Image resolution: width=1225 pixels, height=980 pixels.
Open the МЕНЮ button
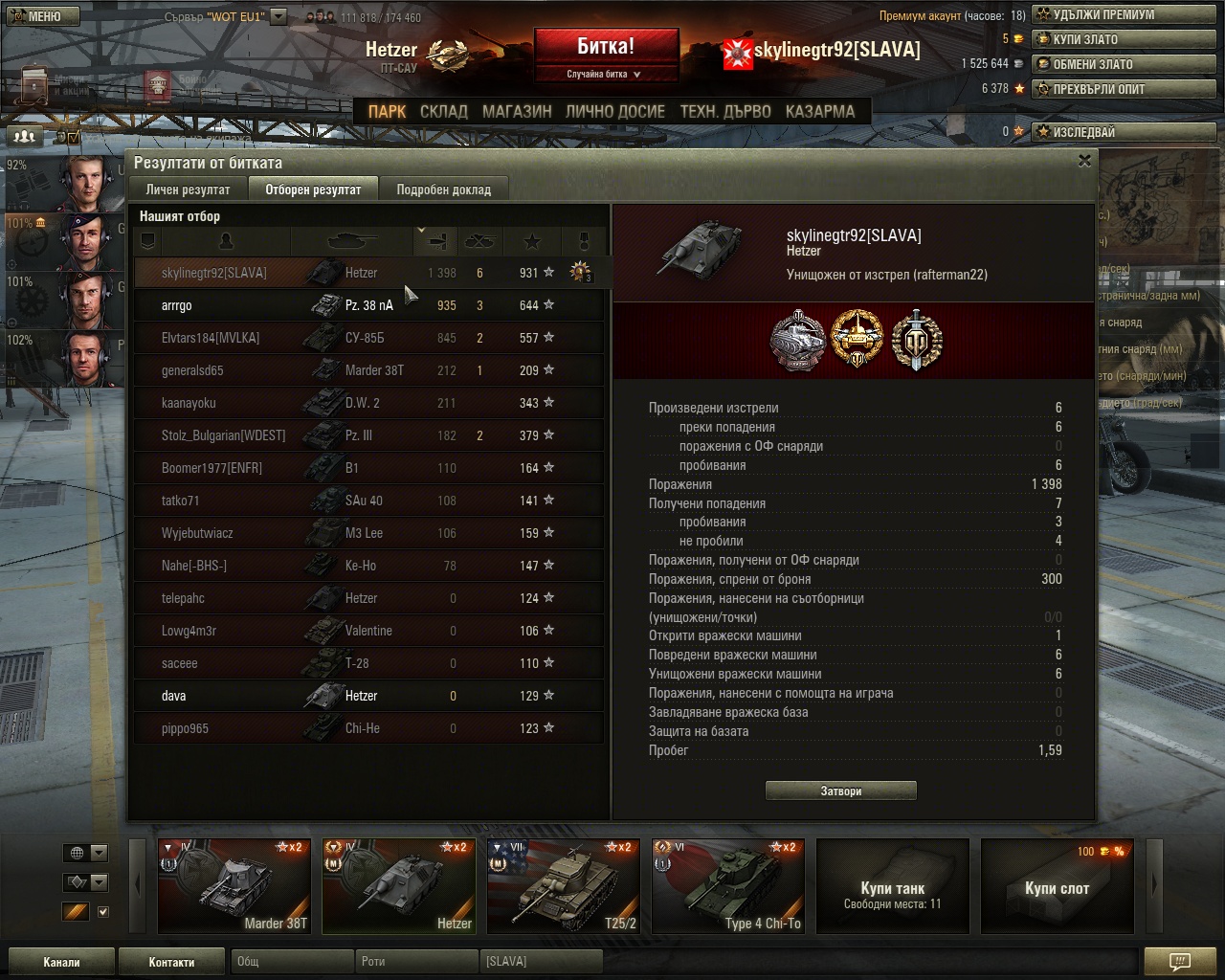click(39, 15)
